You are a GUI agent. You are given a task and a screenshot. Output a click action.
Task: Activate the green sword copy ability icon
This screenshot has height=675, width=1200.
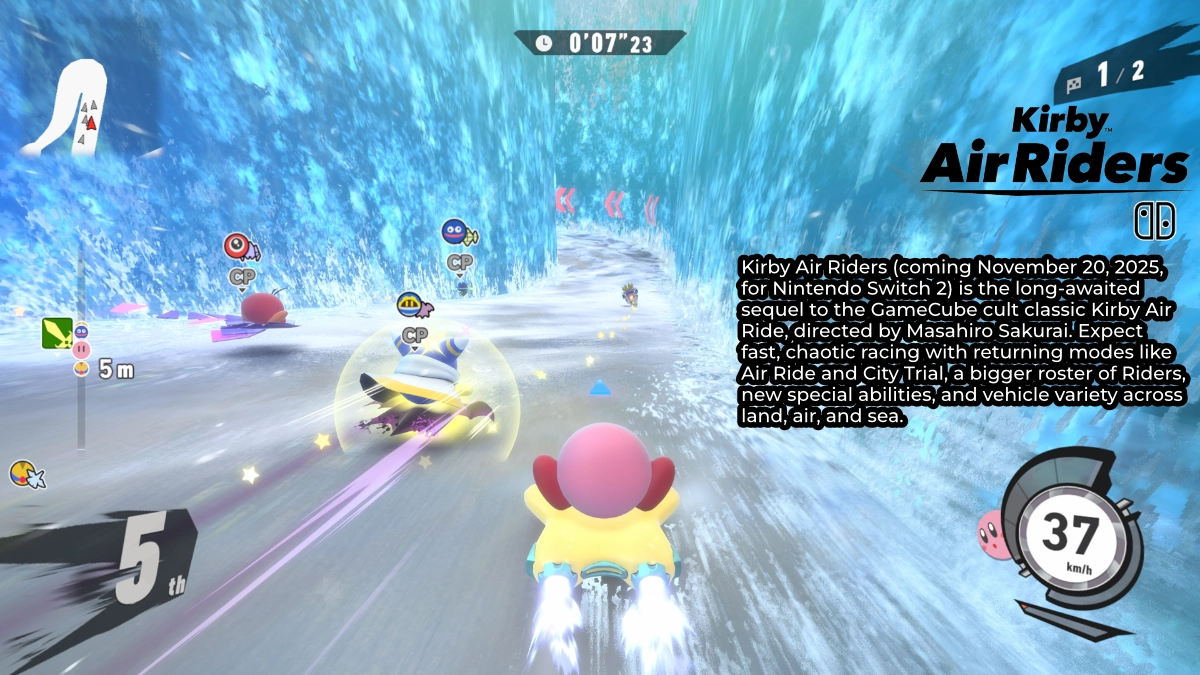[x=56, y=332]
